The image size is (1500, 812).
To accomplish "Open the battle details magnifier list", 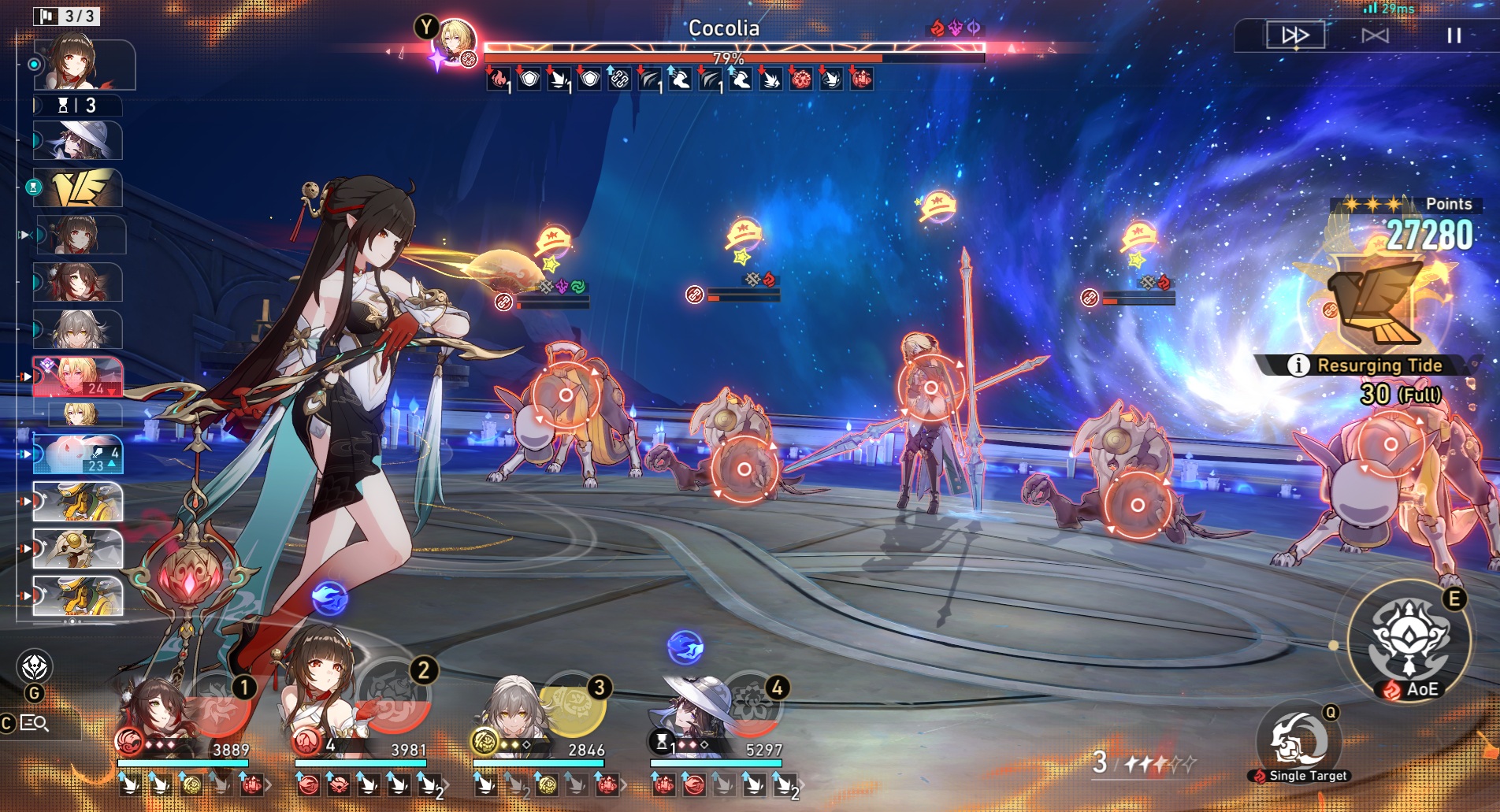I will click(33, 723).
